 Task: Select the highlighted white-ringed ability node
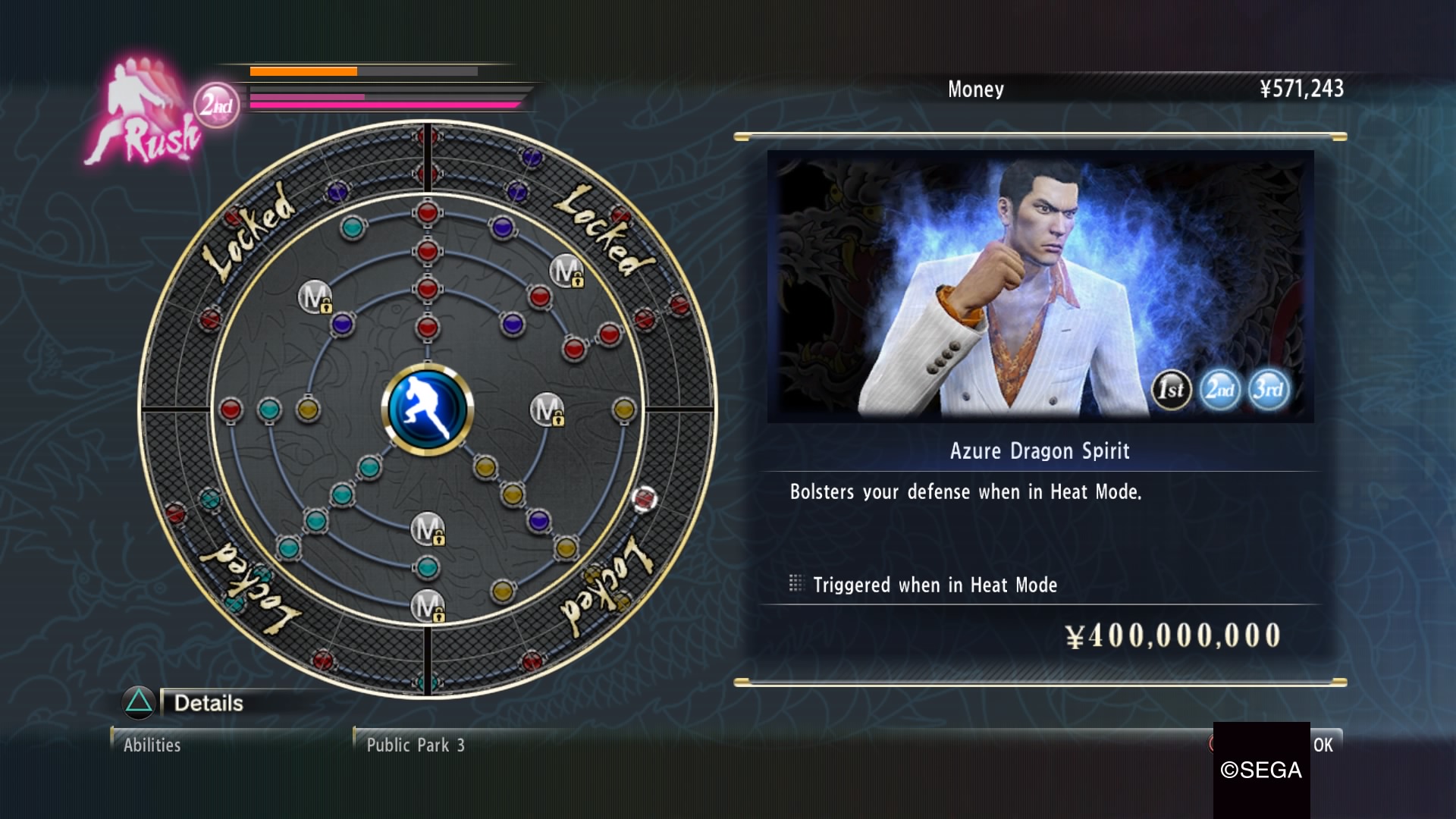pos(644,499)
